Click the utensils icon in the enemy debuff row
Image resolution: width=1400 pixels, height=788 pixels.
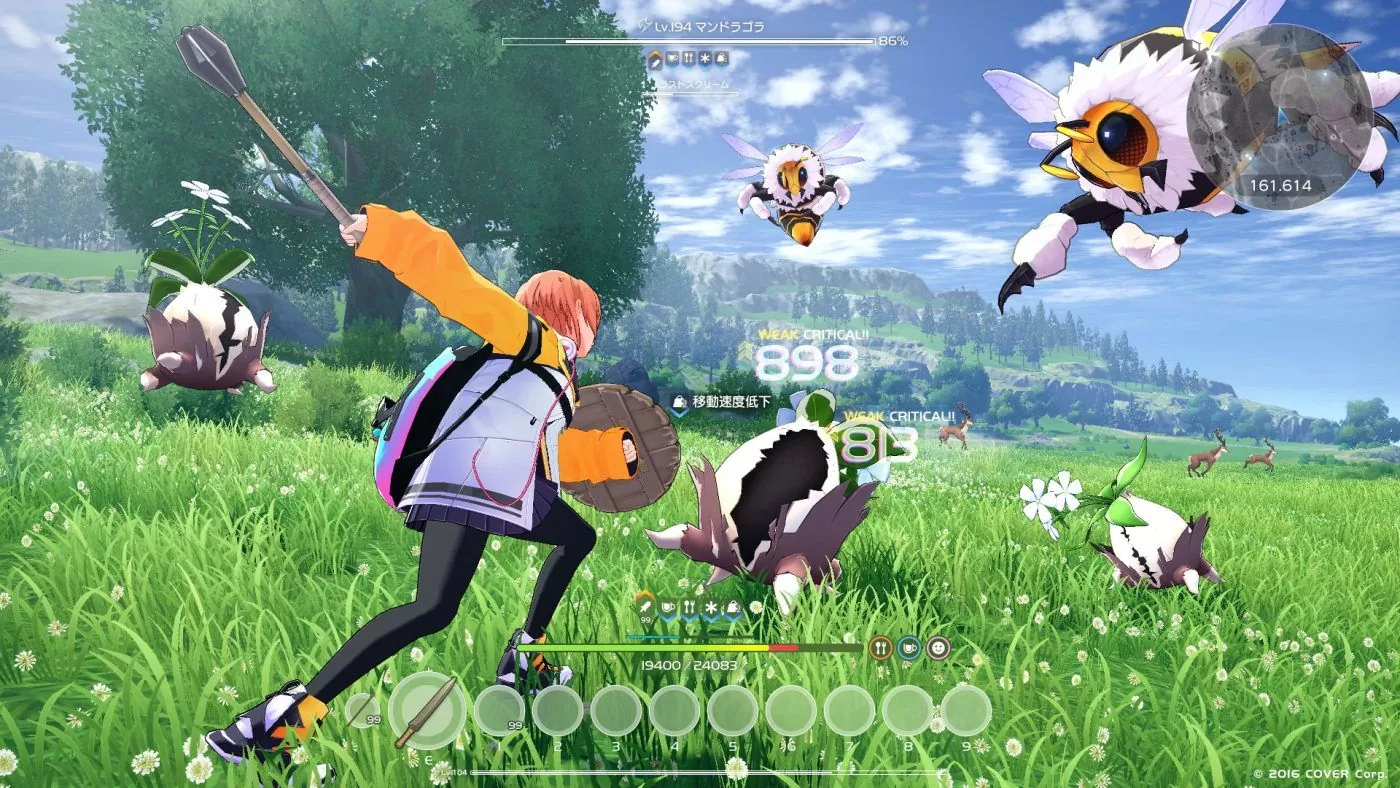point(689,58)
